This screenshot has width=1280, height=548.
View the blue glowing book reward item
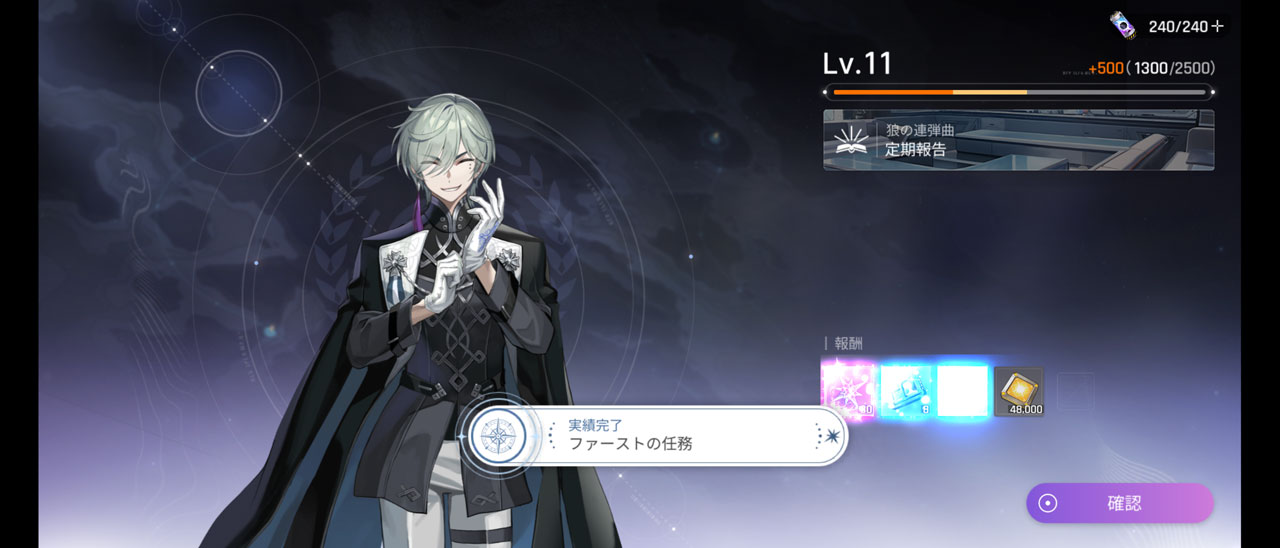pos(905,391)
